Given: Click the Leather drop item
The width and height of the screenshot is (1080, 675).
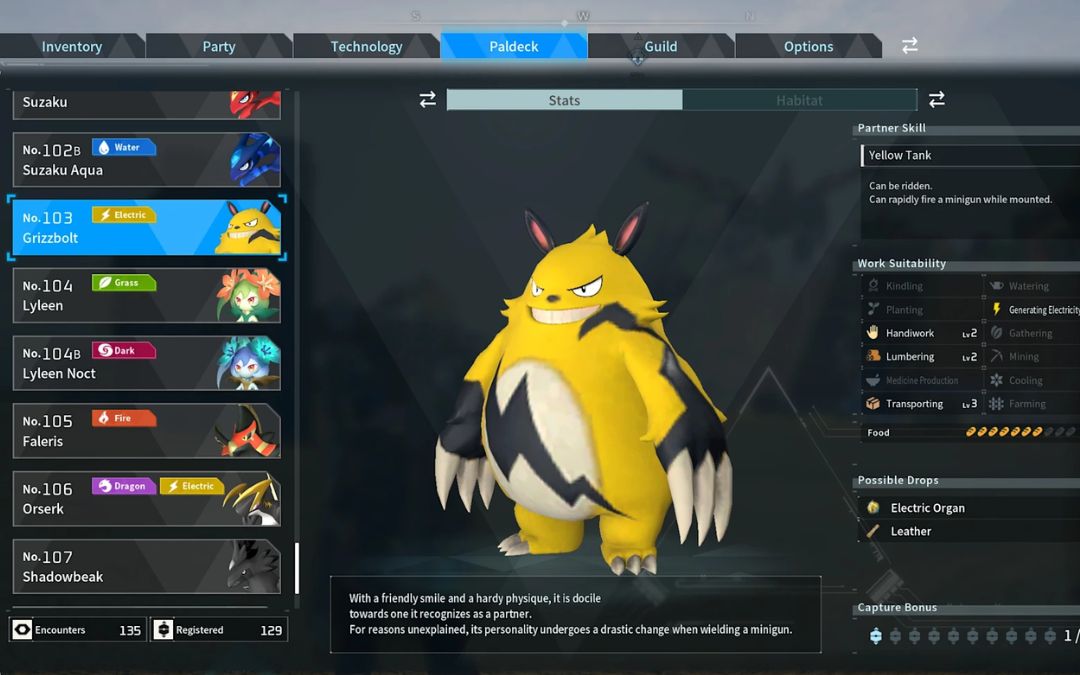Looking at the screenshot, I should click(910, 531).
